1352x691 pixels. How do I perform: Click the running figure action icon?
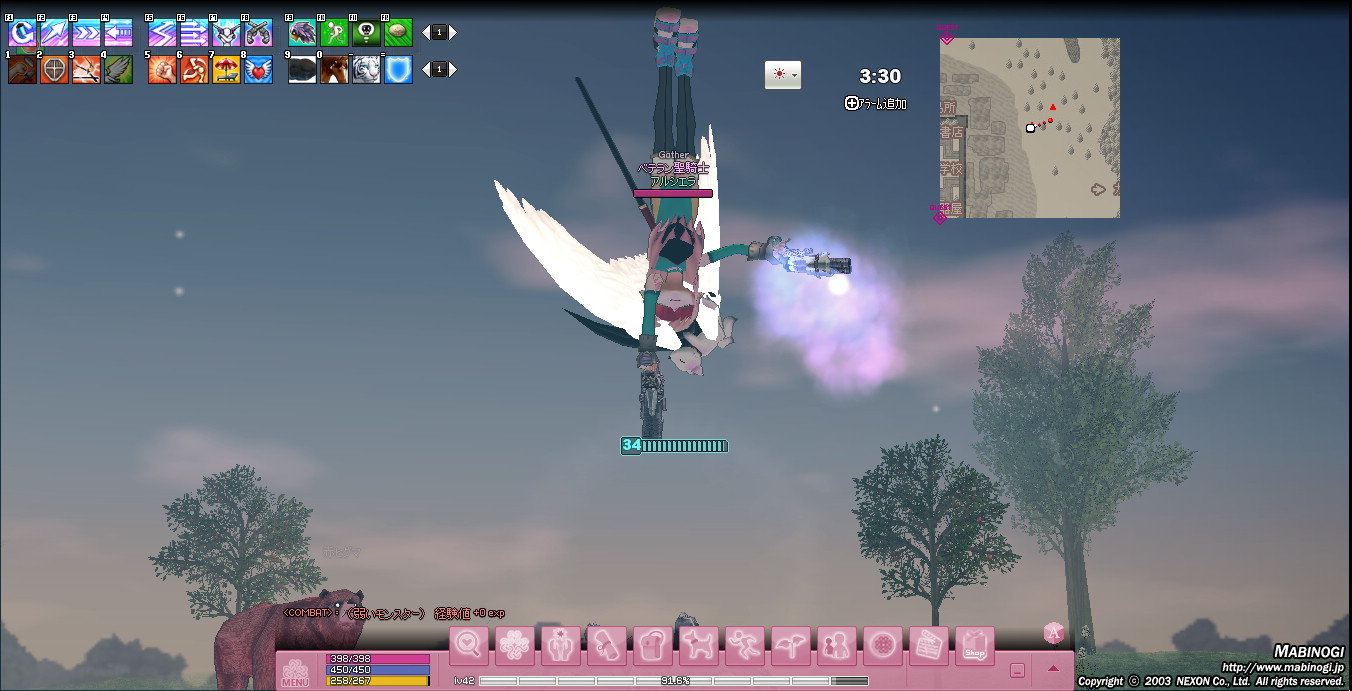tap(744, 645)
